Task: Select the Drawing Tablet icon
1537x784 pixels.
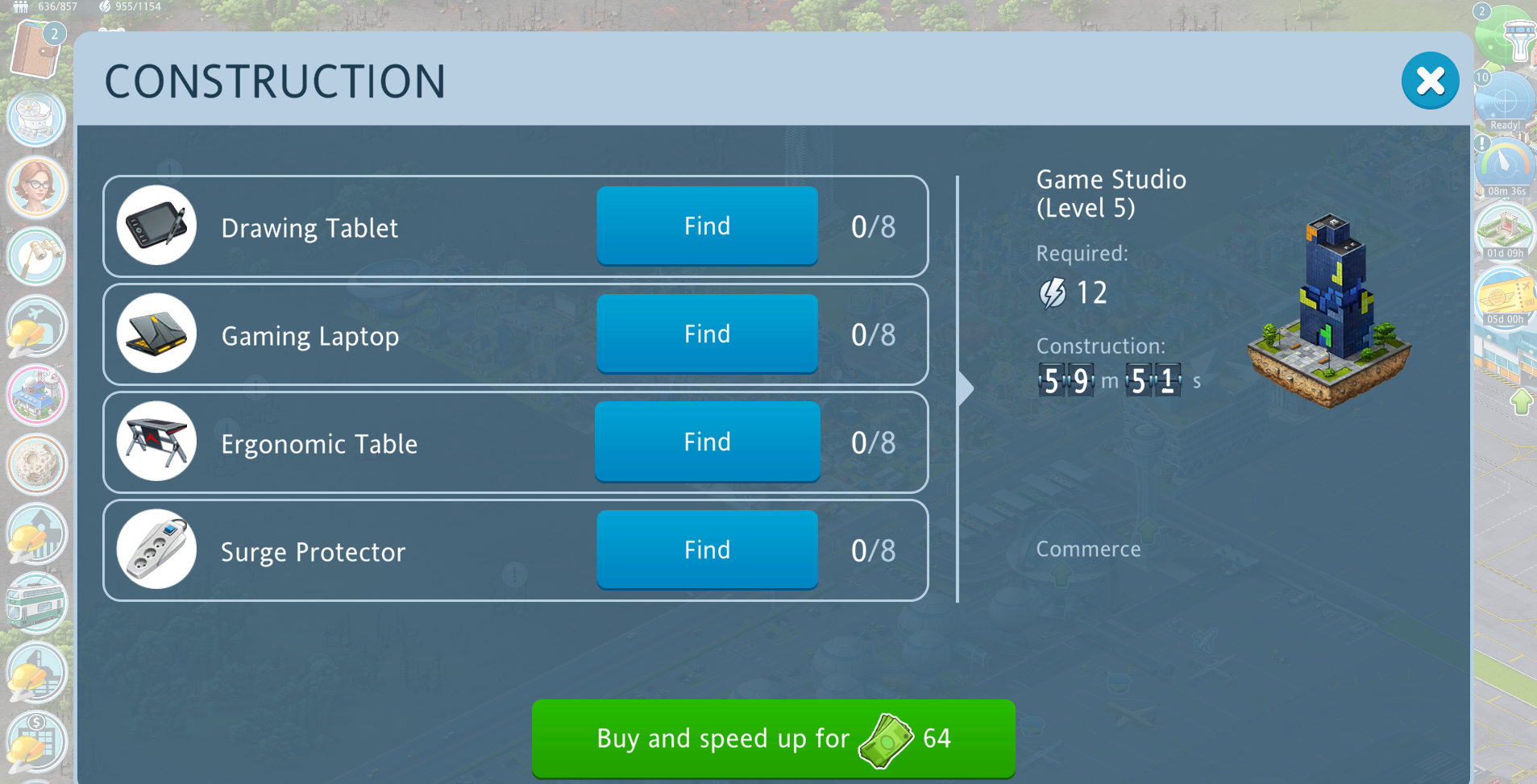Action: pos(156,226)
